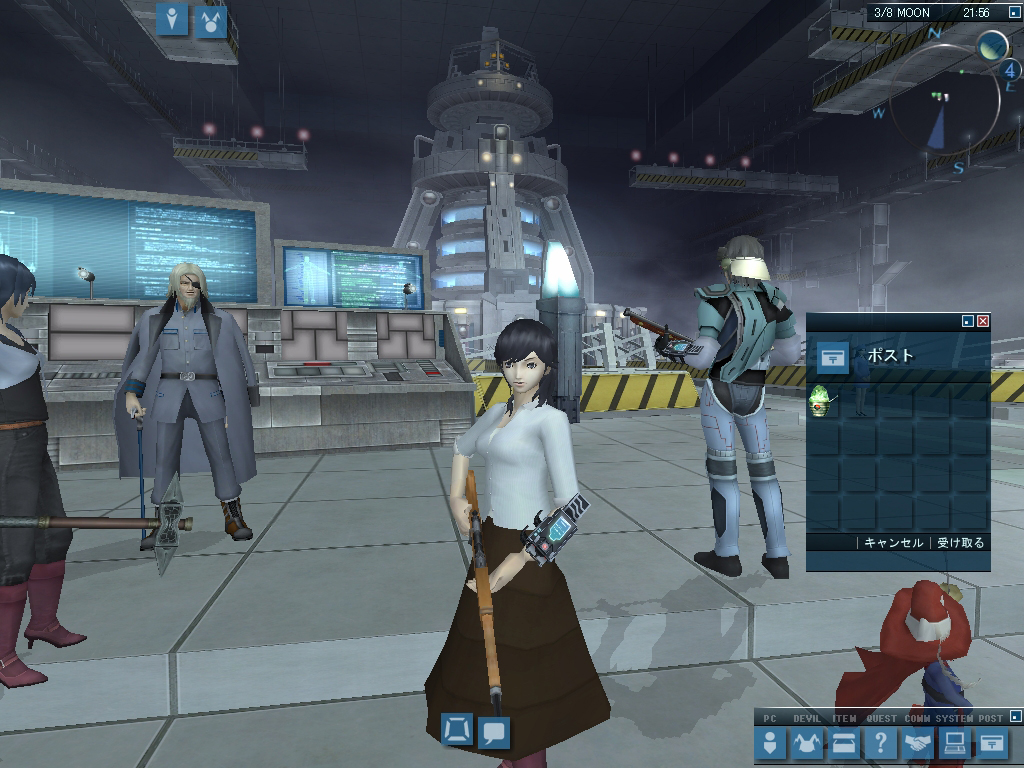Click the moon phase icon beside the minimap
1024x768 pixels.
tap(991, 45)
